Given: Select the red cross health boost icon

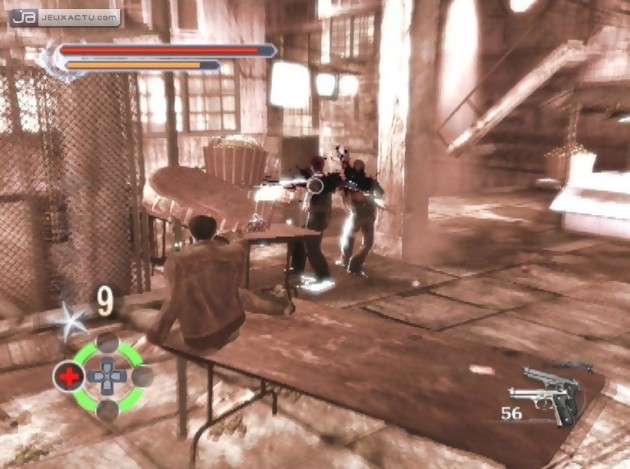Looking at the screenshot, I should [x=68, y=377].
